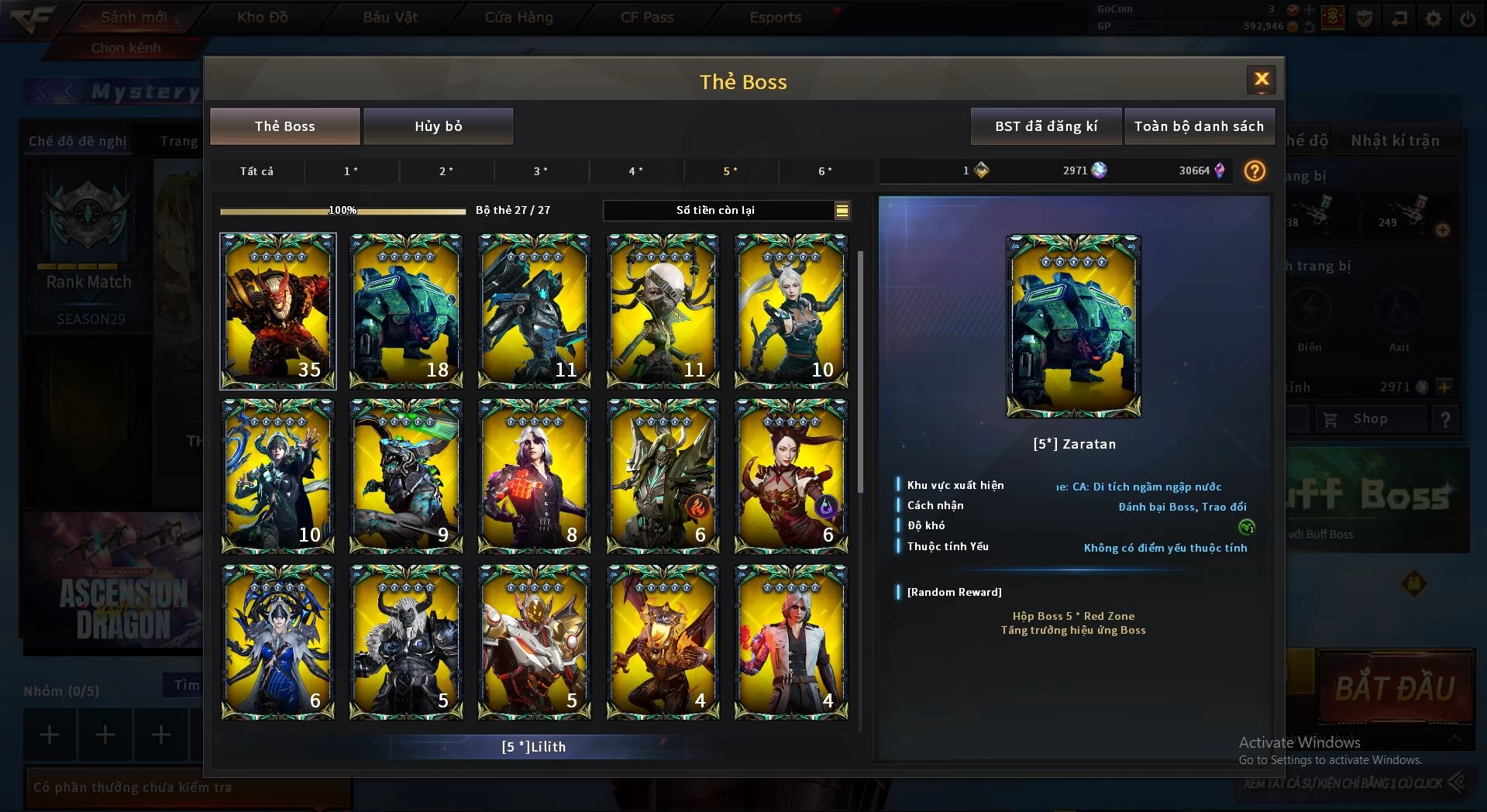Screen dimensions: 1487x812
Task: Select the 3 star filter
Action: [x=541, y=171]
